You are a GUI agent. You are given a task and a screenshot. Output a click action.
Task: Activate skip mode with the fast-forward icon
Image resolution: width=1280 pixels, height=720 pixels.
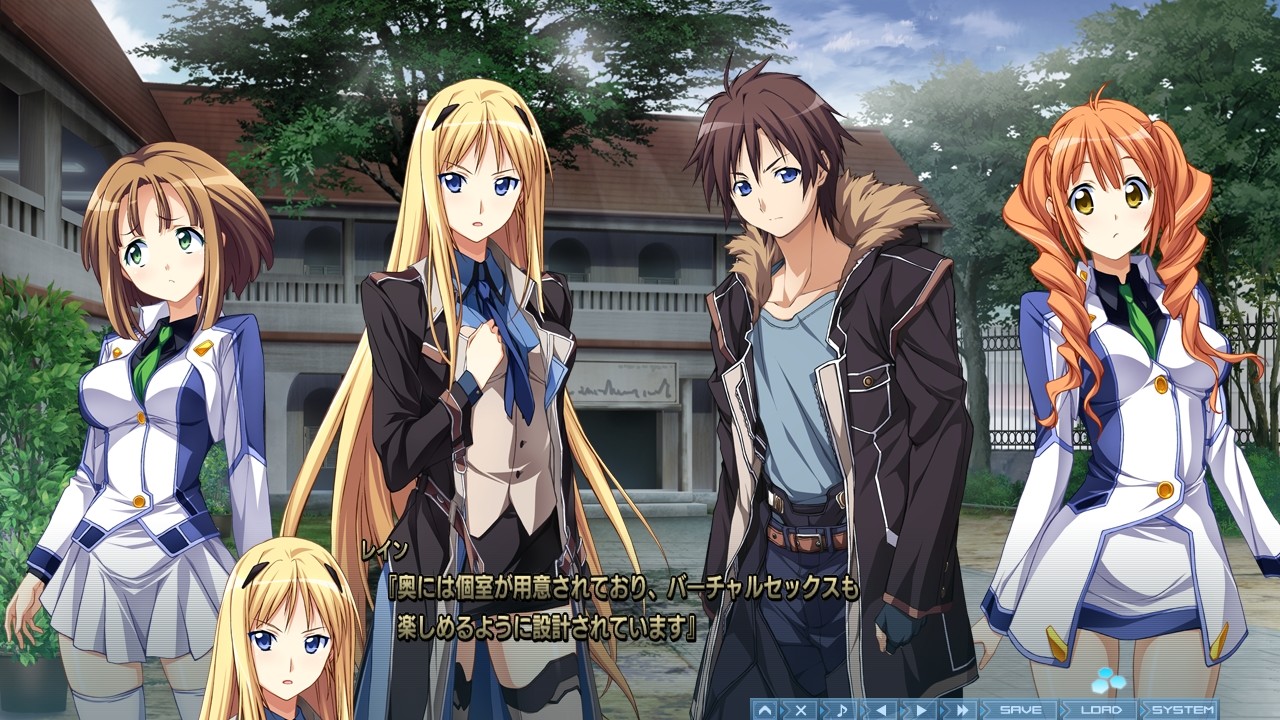pyautogui.click(x=962, y=708)
